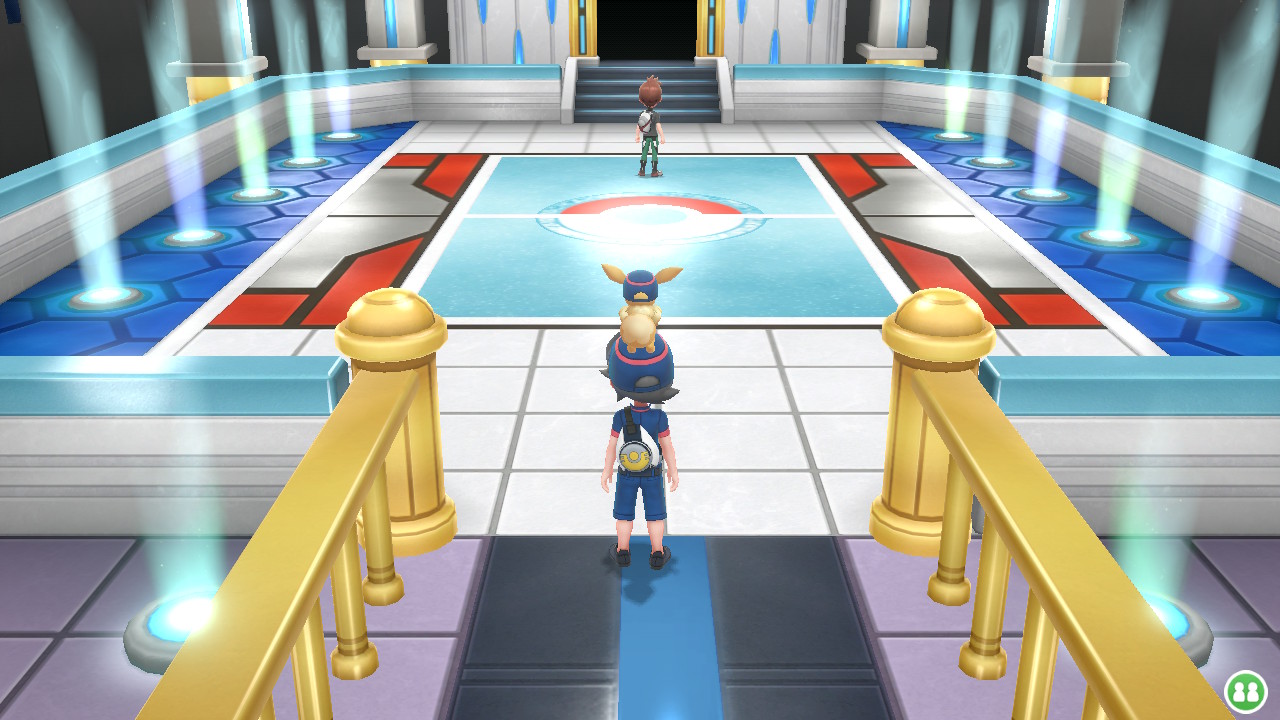The image size is (1280, 720).
Task: Tap the green two-player support icon
Action: click(x=1245, y=691)
